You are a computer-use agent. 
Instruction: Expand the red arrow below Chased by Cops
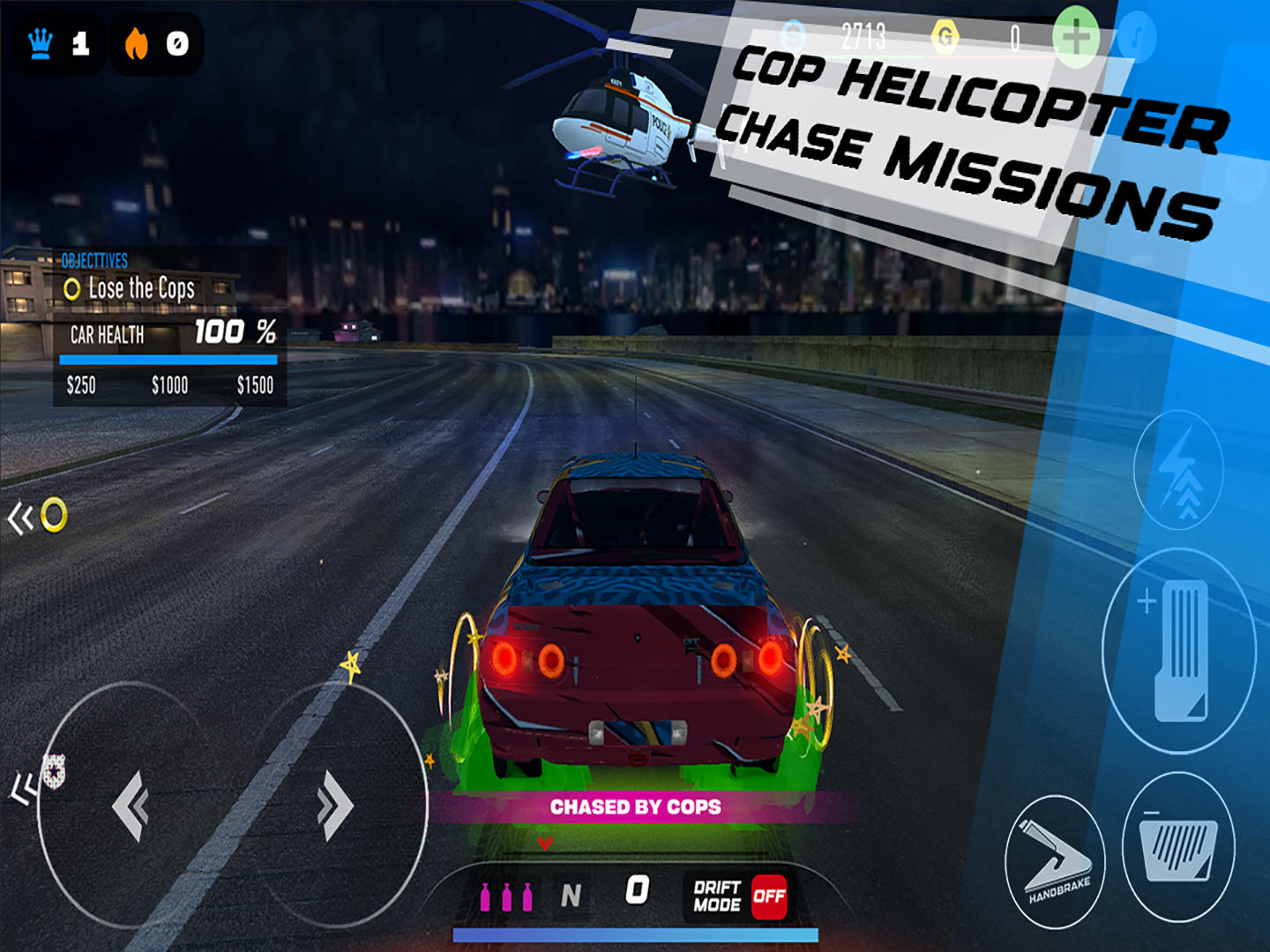[x=545, y=843]
